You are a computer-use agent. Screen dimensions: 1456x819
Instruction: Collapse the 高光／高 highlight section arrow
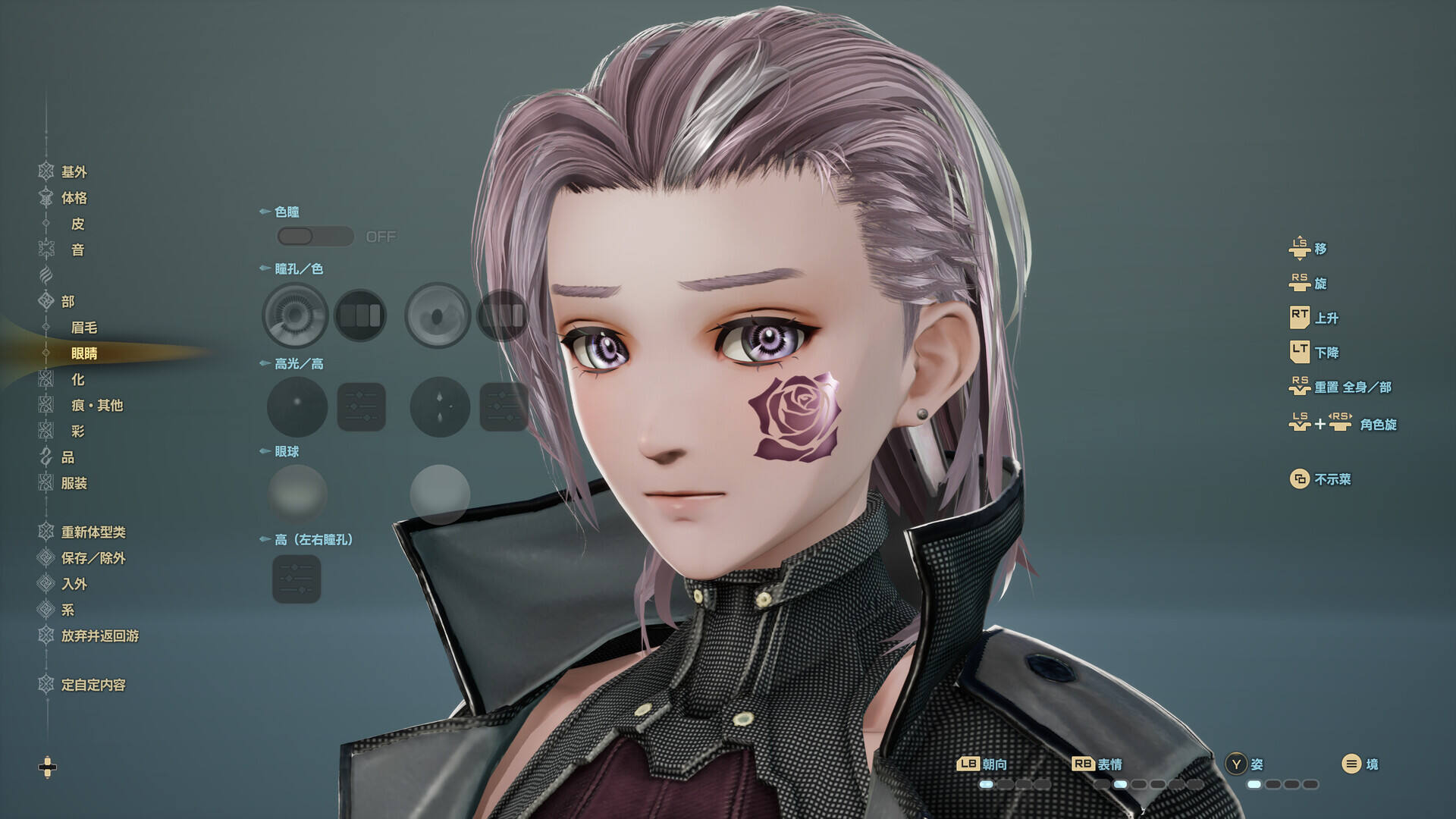pyautogui.click(x=264, y=364)
